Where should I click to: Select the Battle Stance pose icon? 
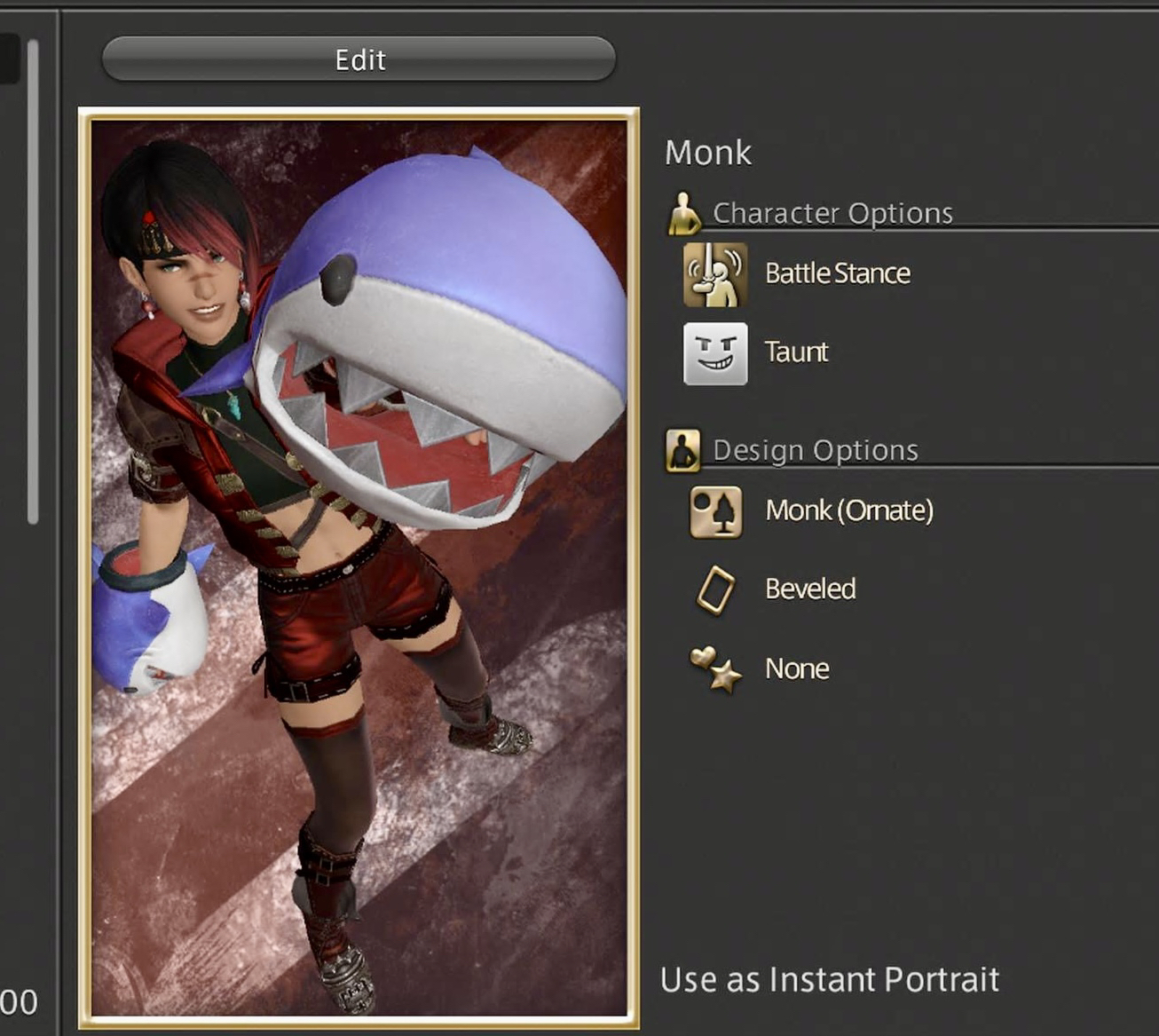pos(714,274)
